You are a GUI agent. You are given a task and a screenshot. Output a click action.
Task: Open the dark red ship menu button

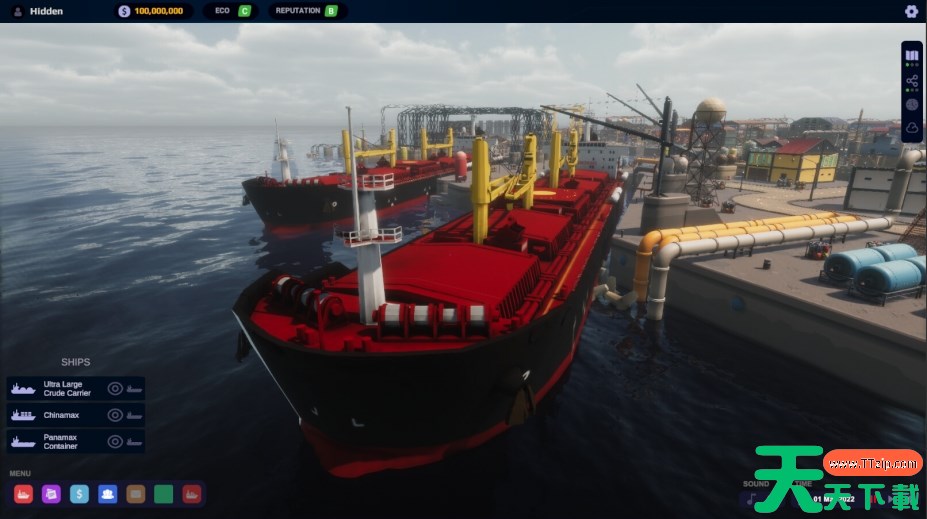click(192, 493)
